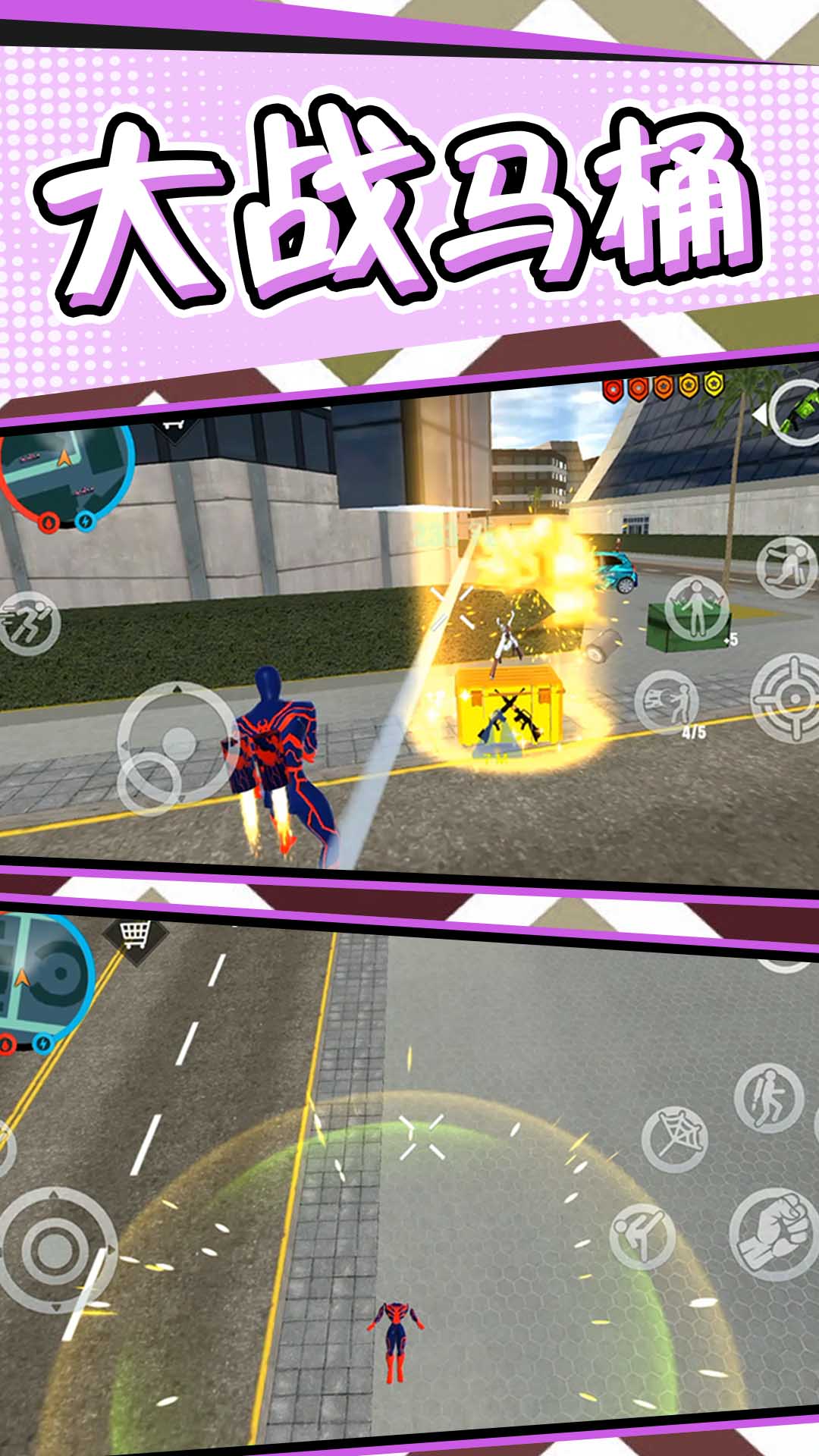Screen dimensions: 819x1456
Task: Shoot a web with the spiderweb button
Action: (x=675, y=1138)
